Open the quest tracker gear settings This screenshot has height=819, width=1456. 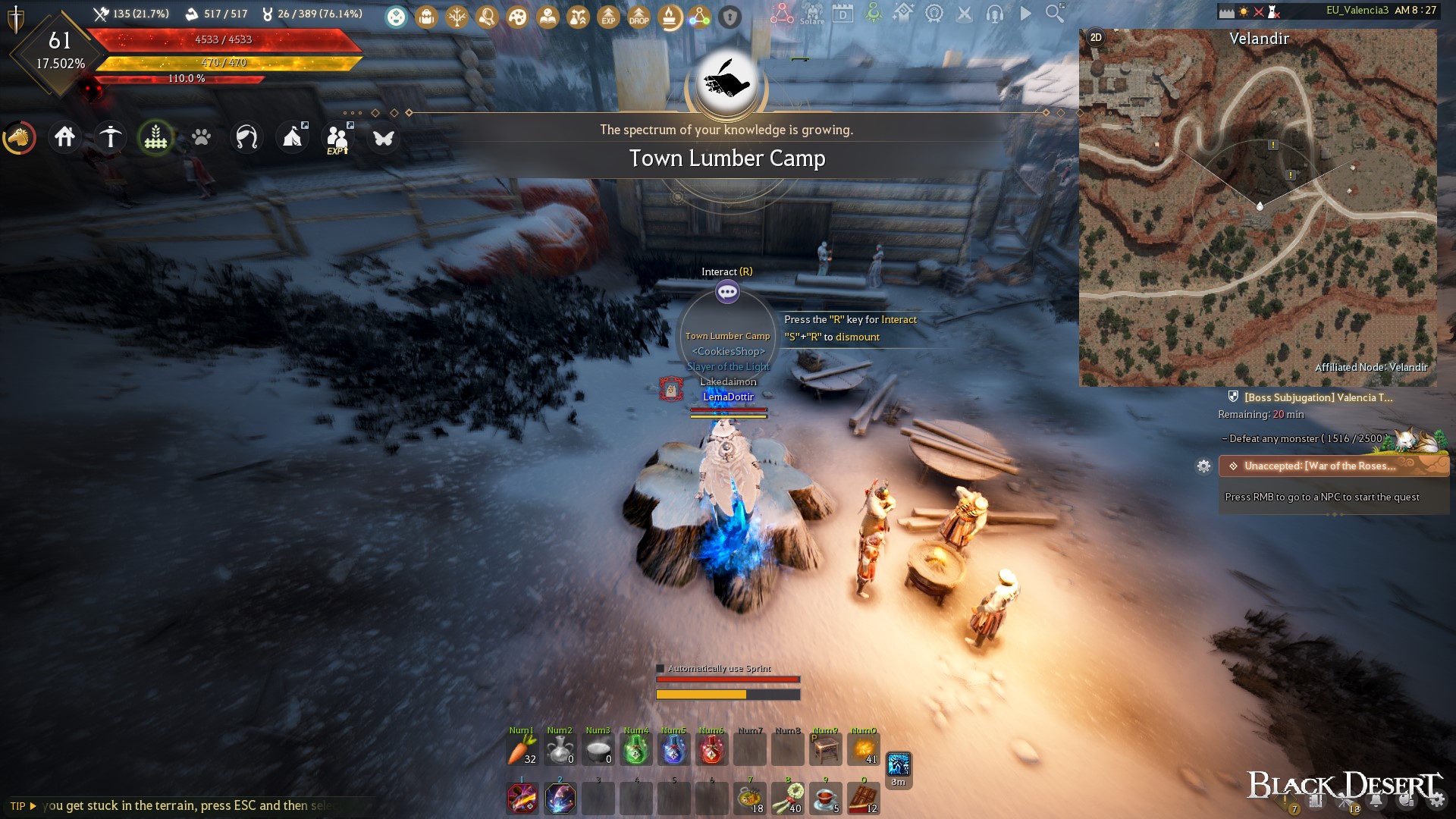[x=1205, y=467]
